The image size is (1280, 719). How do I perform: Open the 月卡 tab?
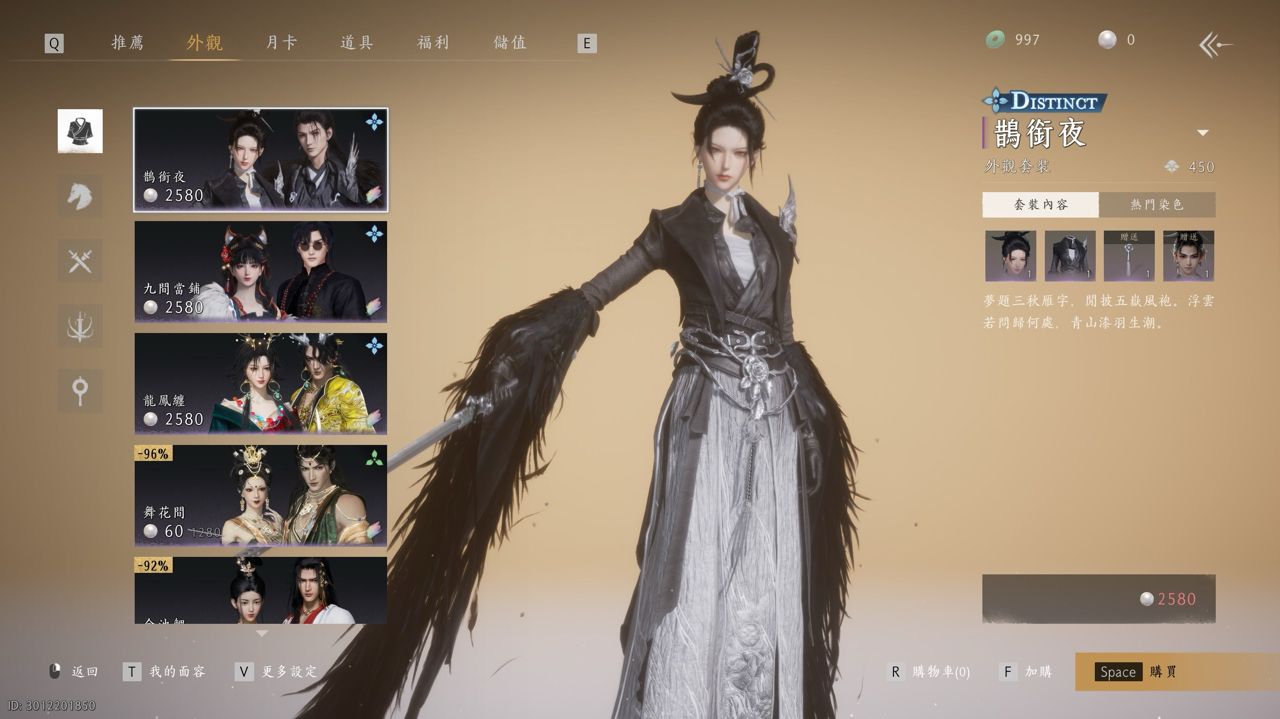[281, 43]
